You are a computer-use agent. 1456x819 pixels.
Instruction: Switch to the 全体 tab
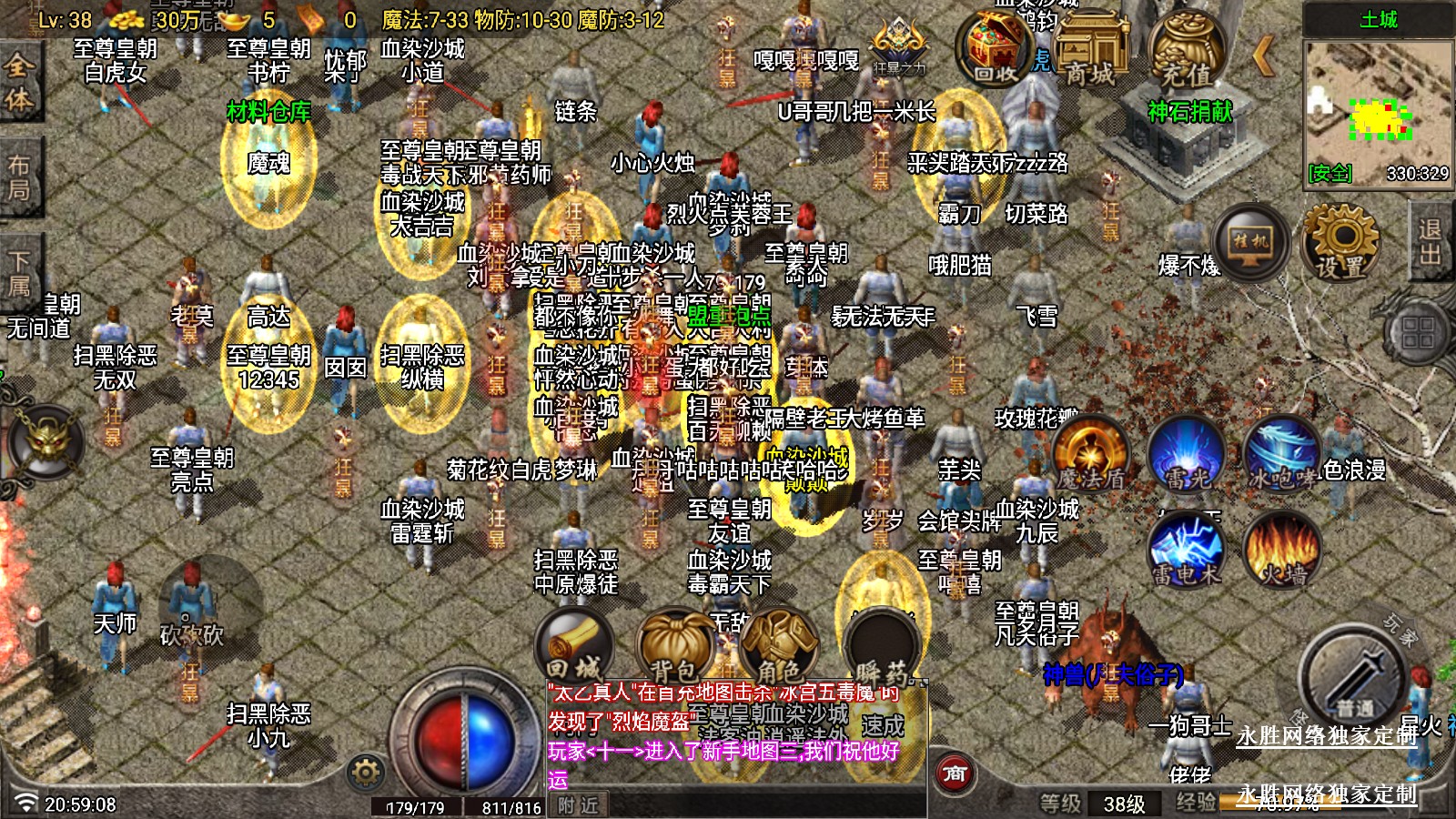18,82
